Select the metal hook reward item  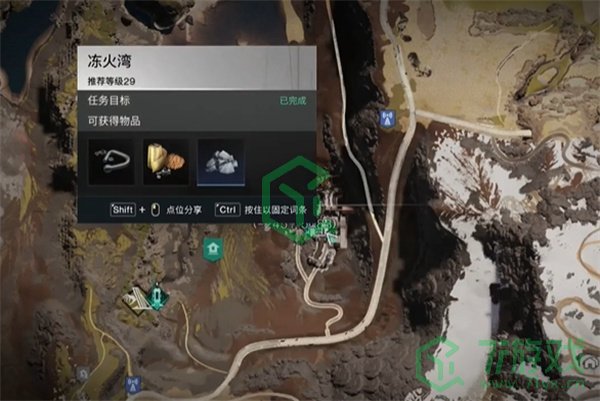point(111,160)
